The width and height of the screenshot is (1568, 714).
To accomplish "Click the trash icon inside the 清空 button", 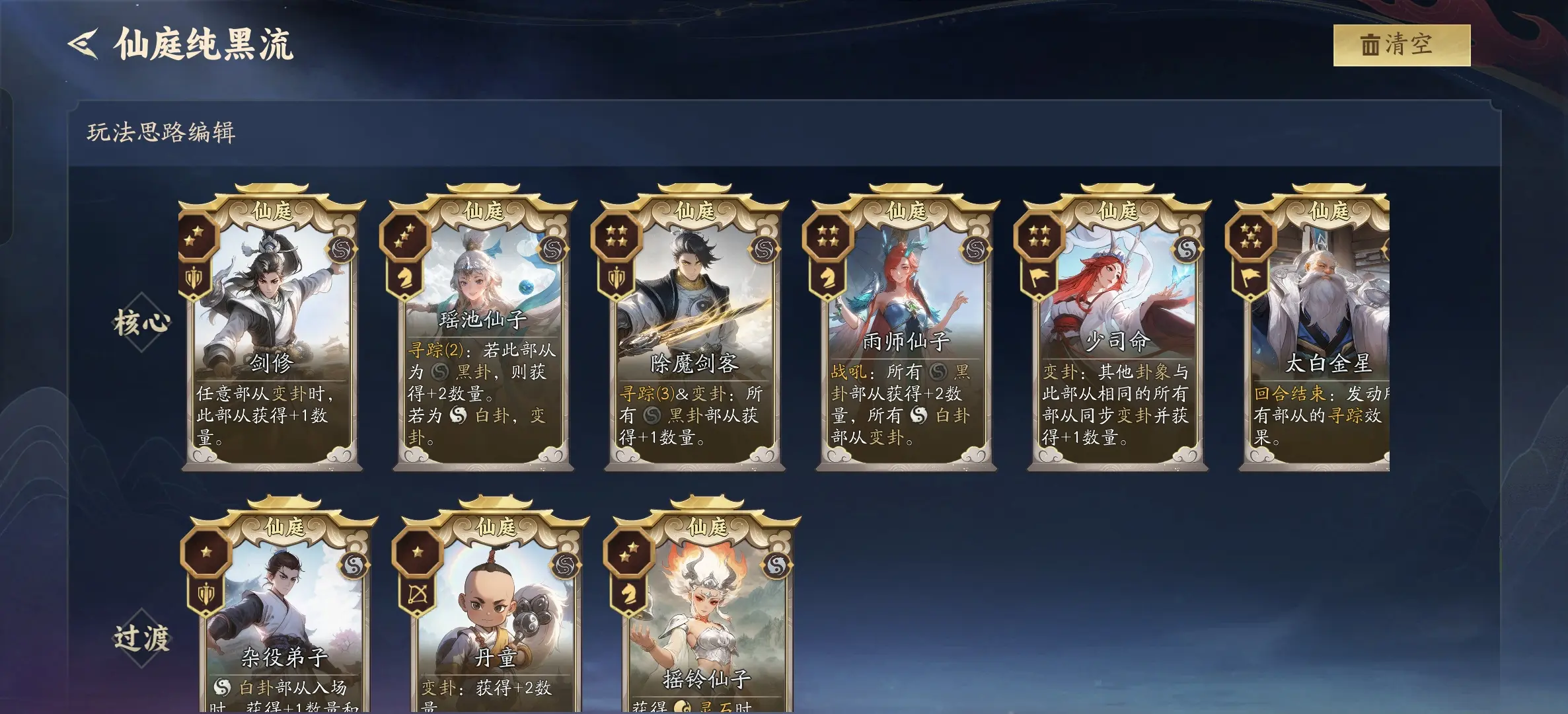I will tap(1371, 46).
